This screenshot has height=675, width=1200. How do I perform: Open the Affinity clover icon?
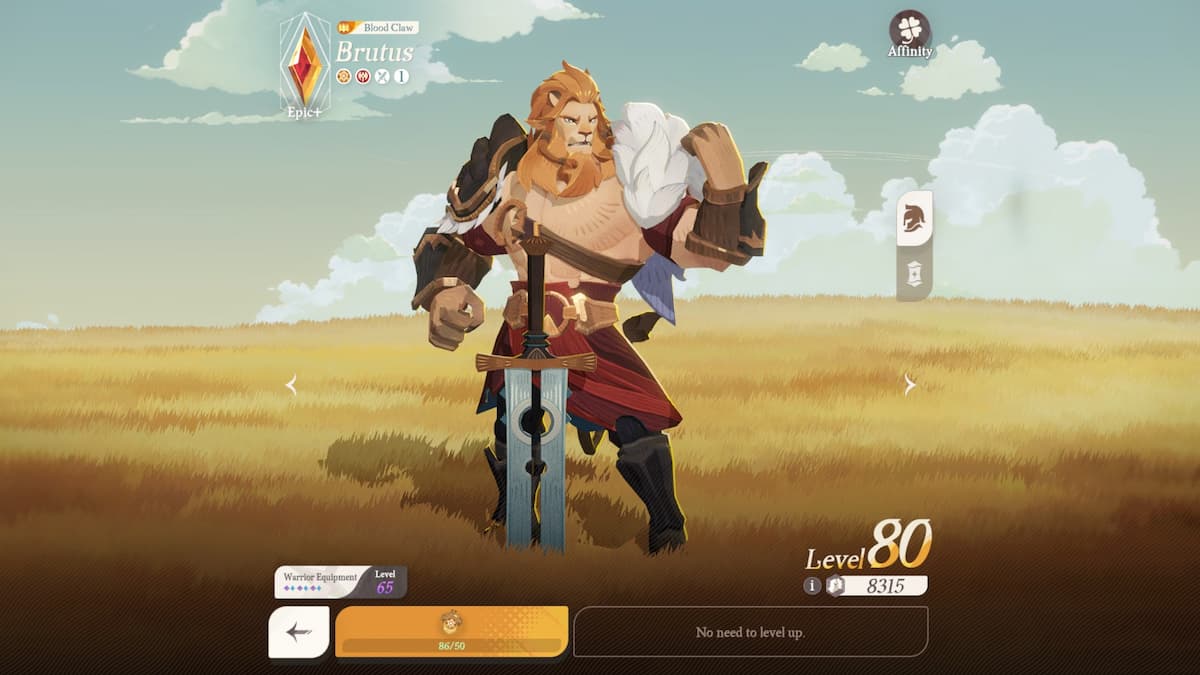click(x=909, y=31)
